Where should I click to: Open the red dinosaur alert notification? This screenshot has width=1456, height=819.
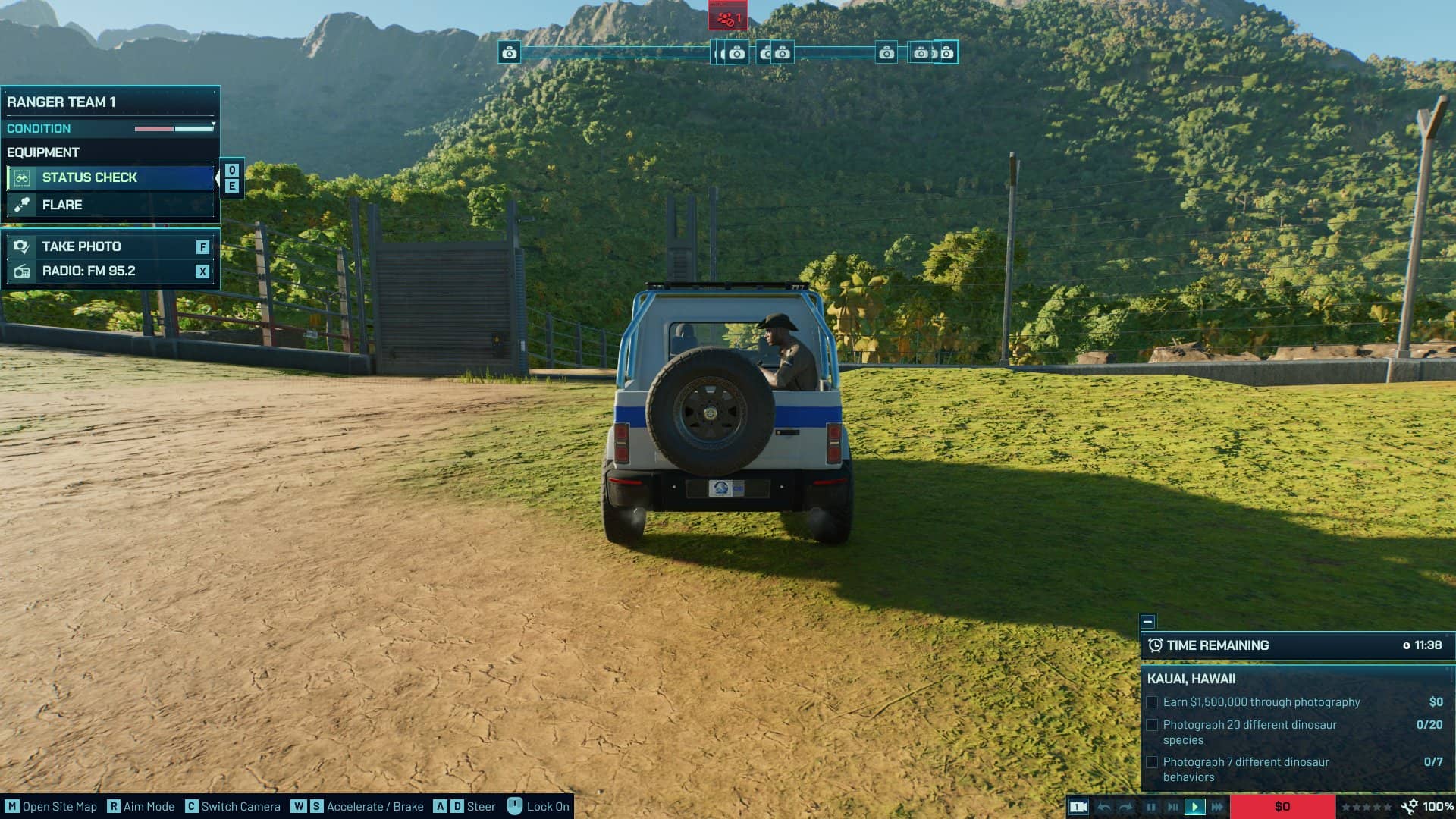click(727, 17)
